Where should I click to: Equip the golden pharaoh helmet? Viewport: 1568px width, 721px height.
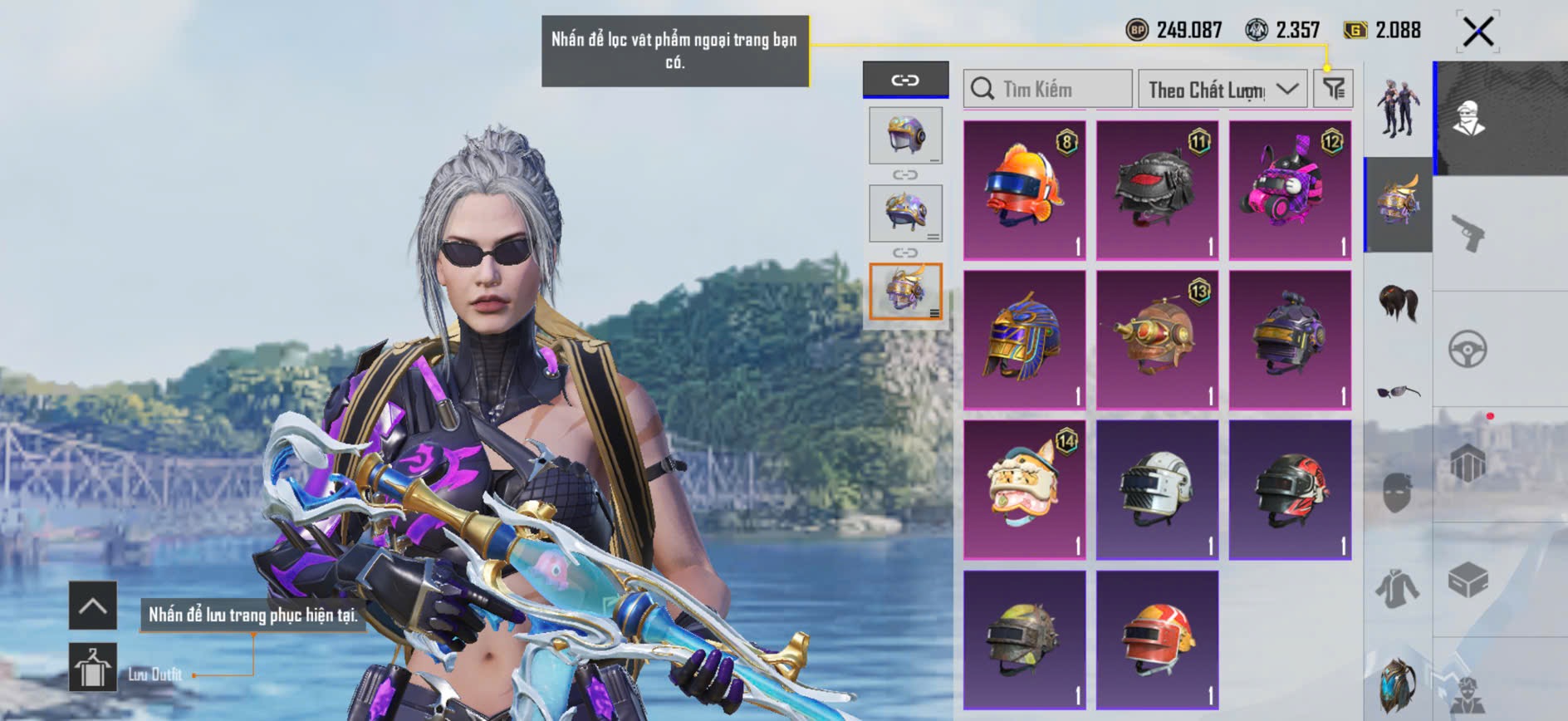tap(1024, 339)
